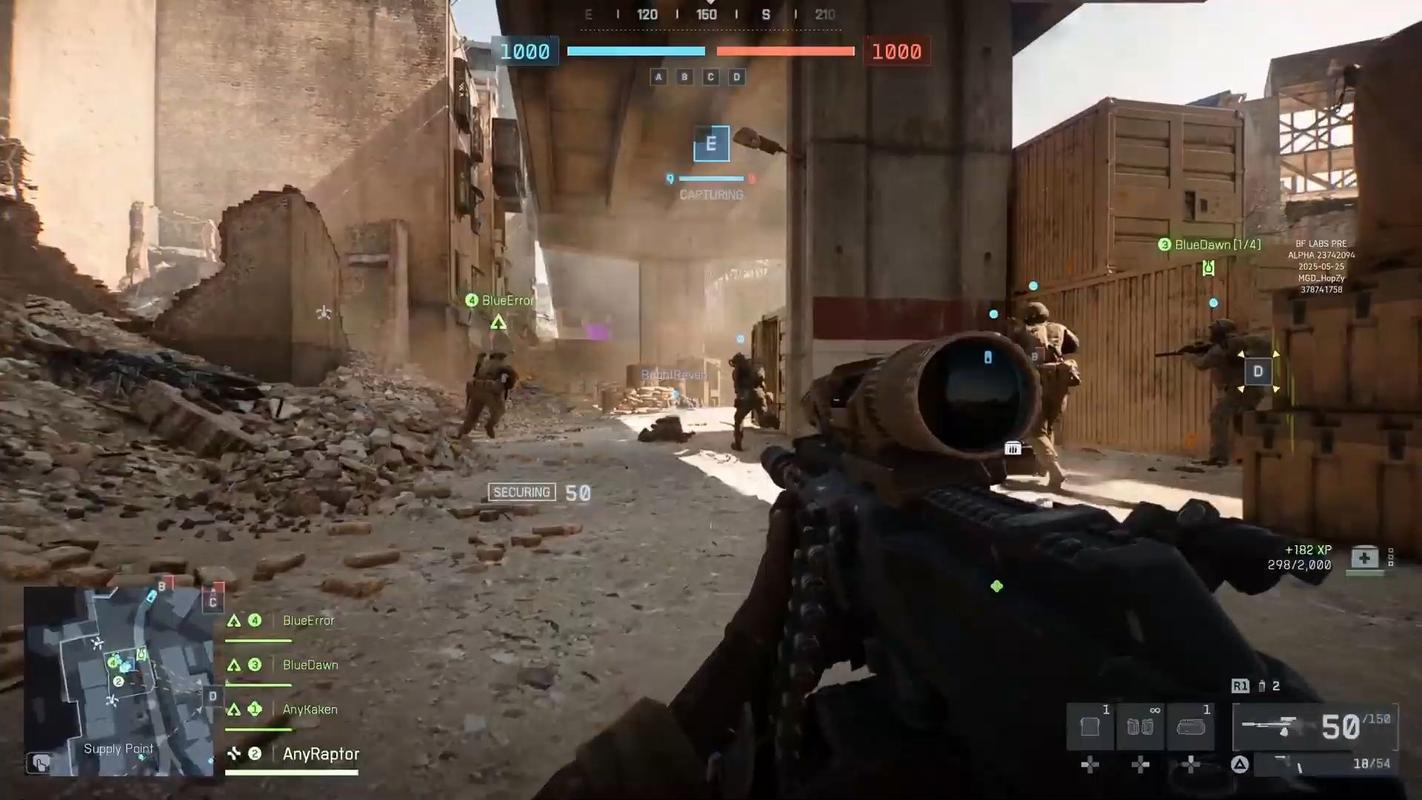
Task: Open the minimap
Action: click(118, 680)
